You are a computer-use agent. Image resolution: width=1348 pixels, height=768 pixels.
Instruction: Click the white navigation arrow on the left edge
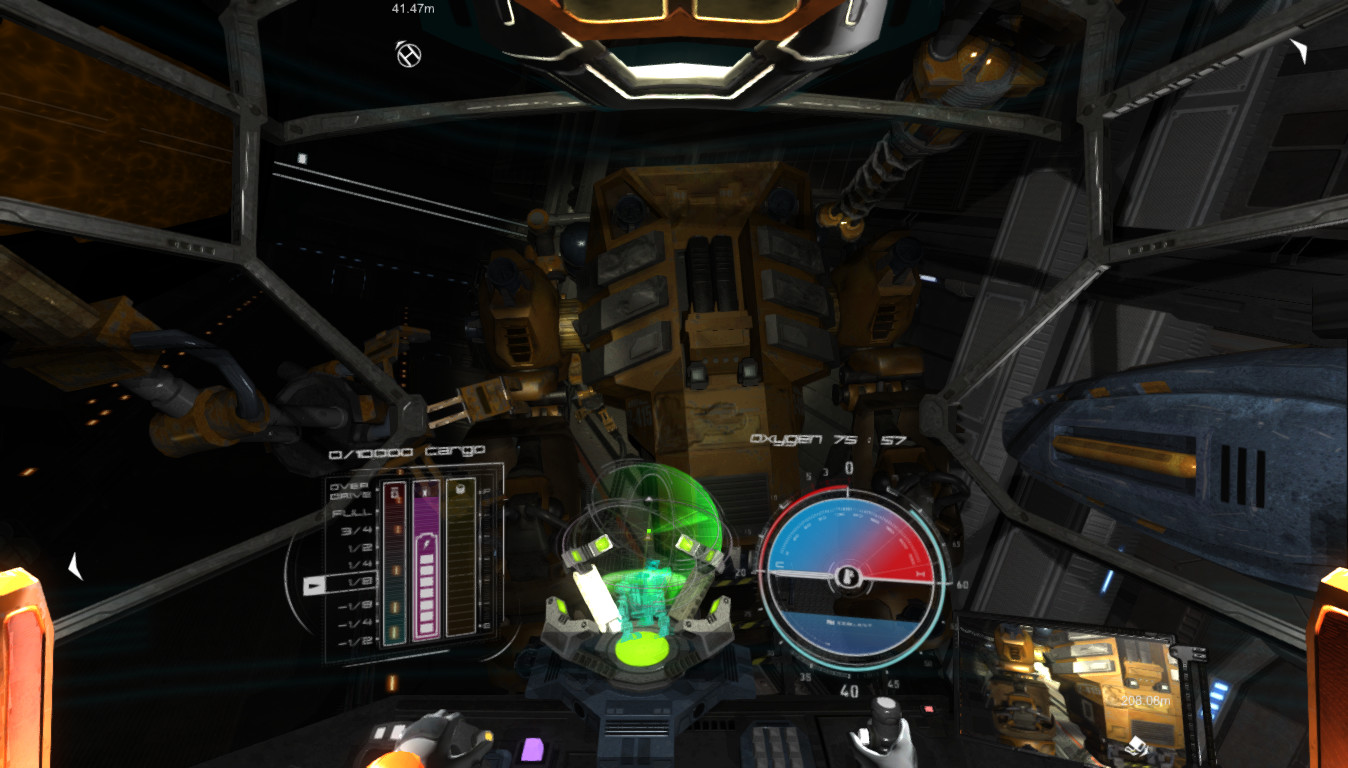click(x=75, y=565)
